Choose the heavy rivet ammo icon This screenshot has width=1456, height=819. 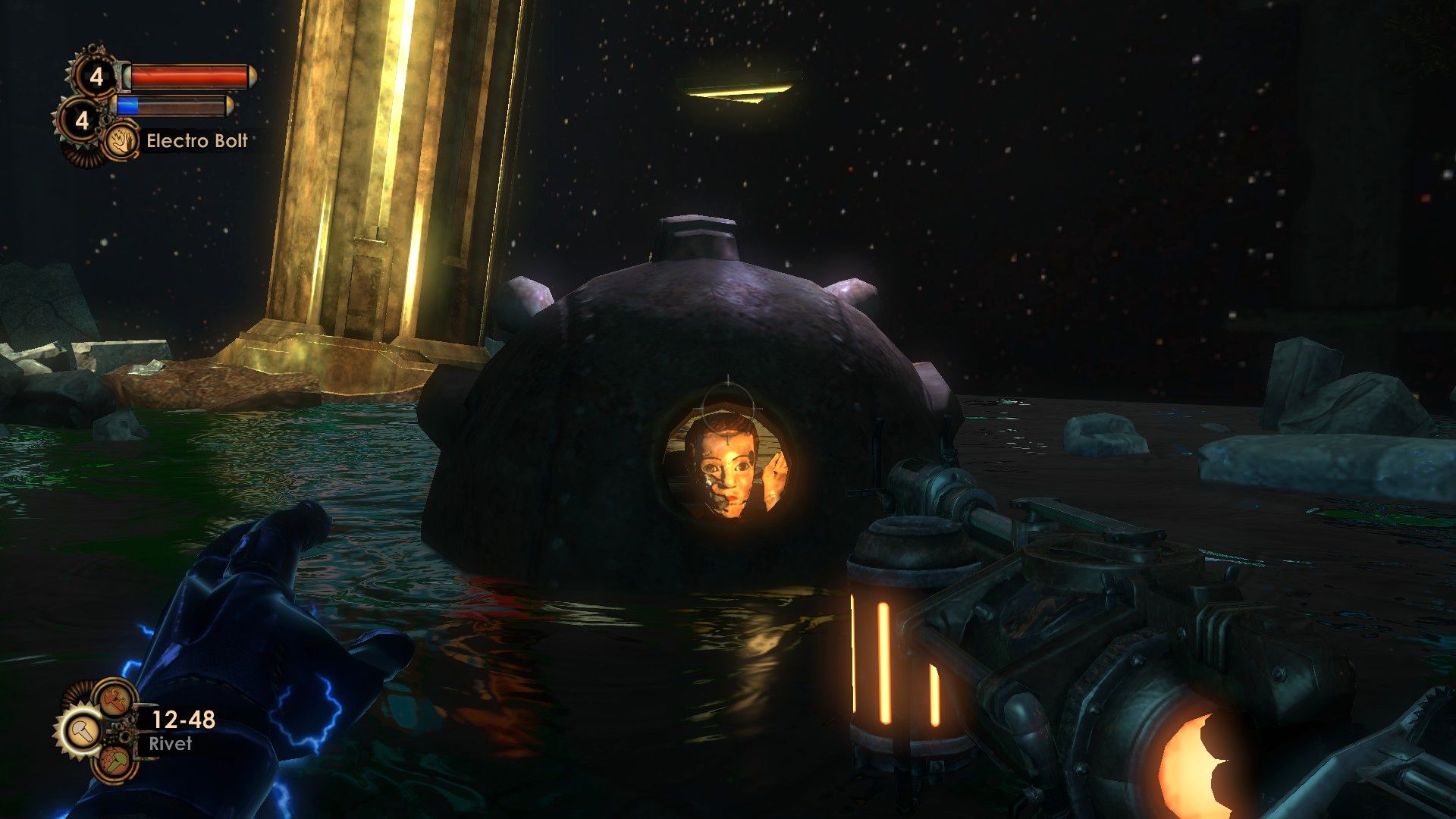click(x=113, y=699)
